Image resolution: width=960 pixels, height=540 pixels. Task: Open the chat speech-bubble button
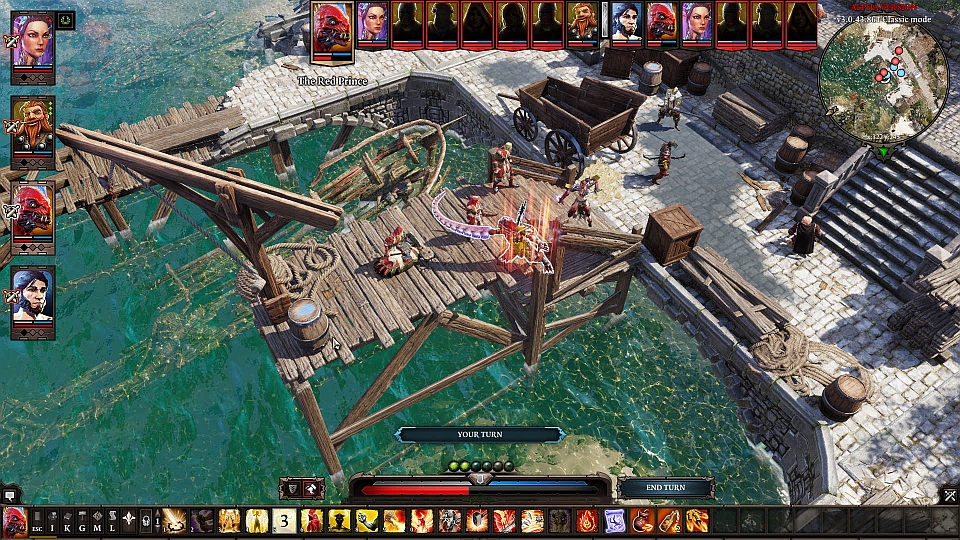(10, 494)
